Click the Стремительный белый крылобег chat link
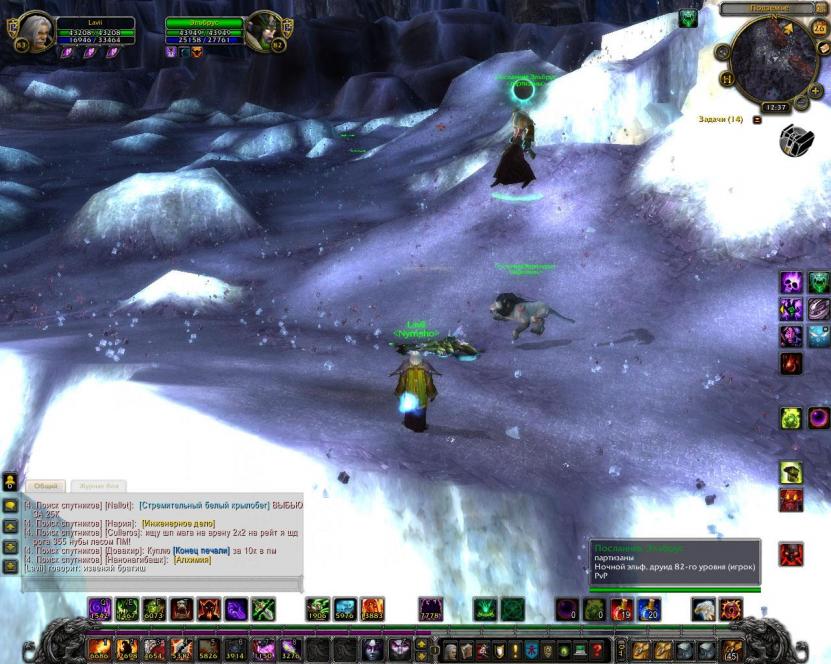 click(205, 505)
